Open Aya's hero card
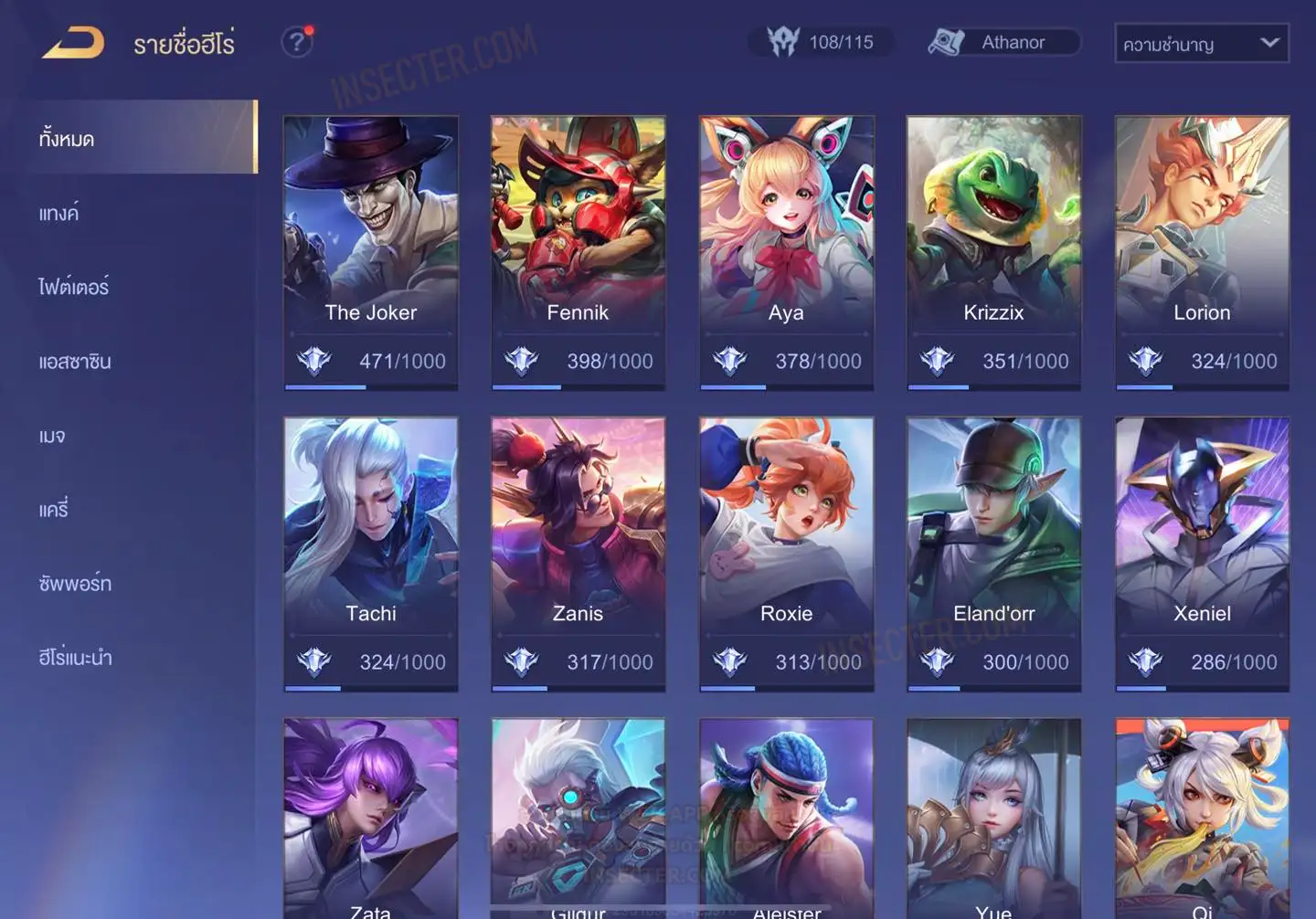The image size is (1316, 919). click(786, 251)
